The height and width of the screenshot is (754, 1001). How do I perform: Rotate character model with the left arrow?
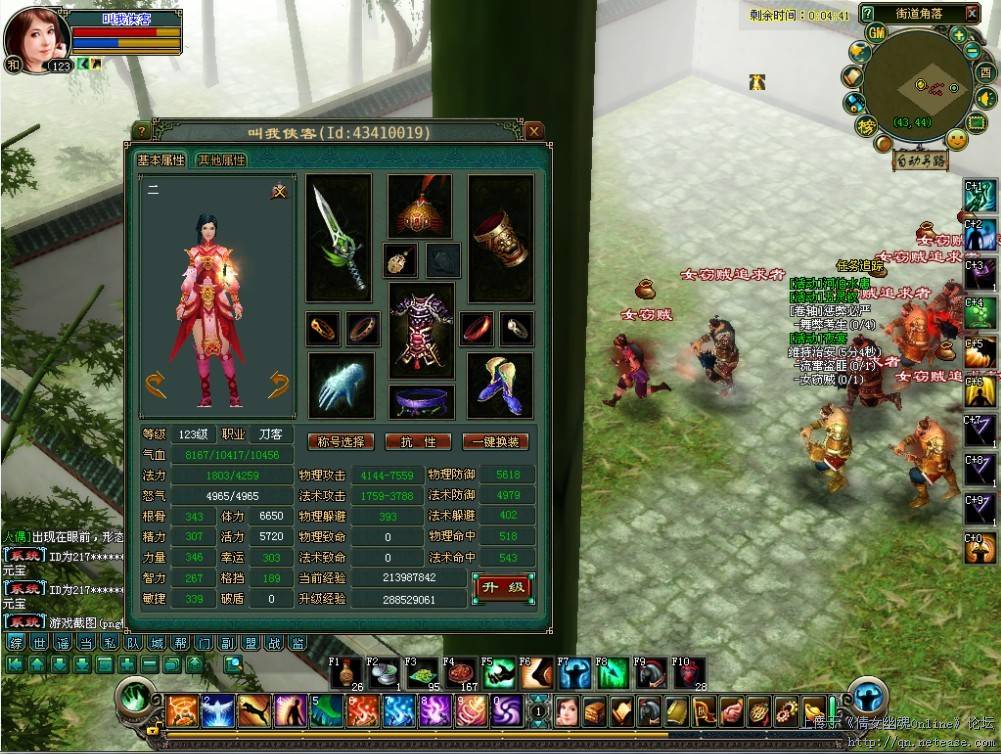click(x=155, y=383)
